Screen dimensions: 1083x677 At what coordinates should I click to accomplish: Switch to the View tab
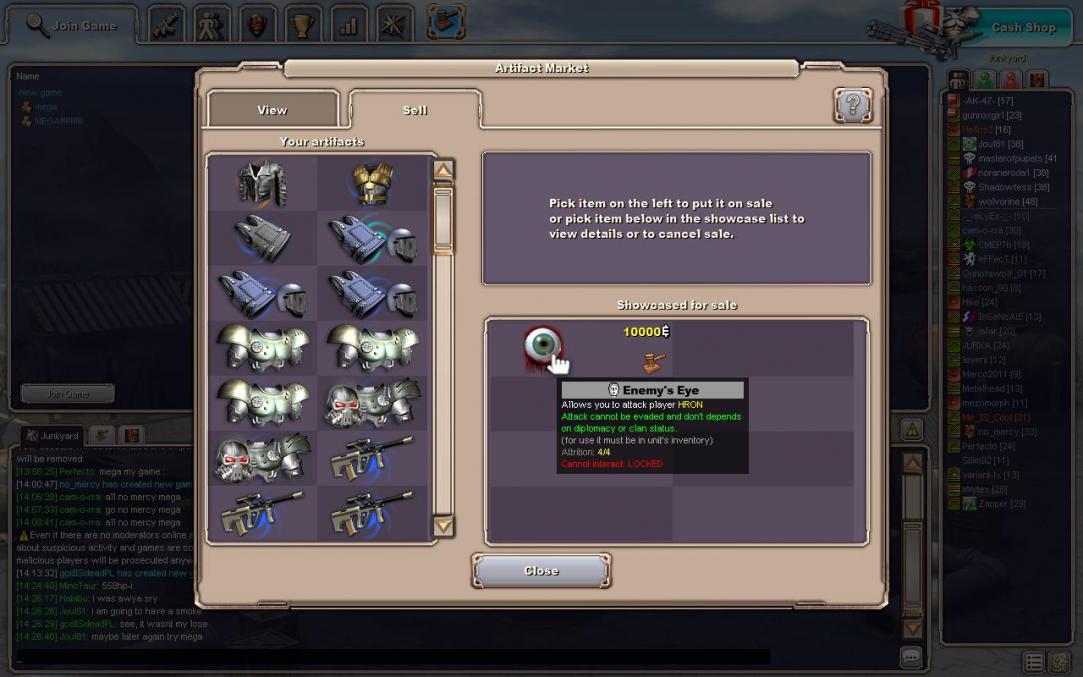pyautogui.click(x=272, y=110)
